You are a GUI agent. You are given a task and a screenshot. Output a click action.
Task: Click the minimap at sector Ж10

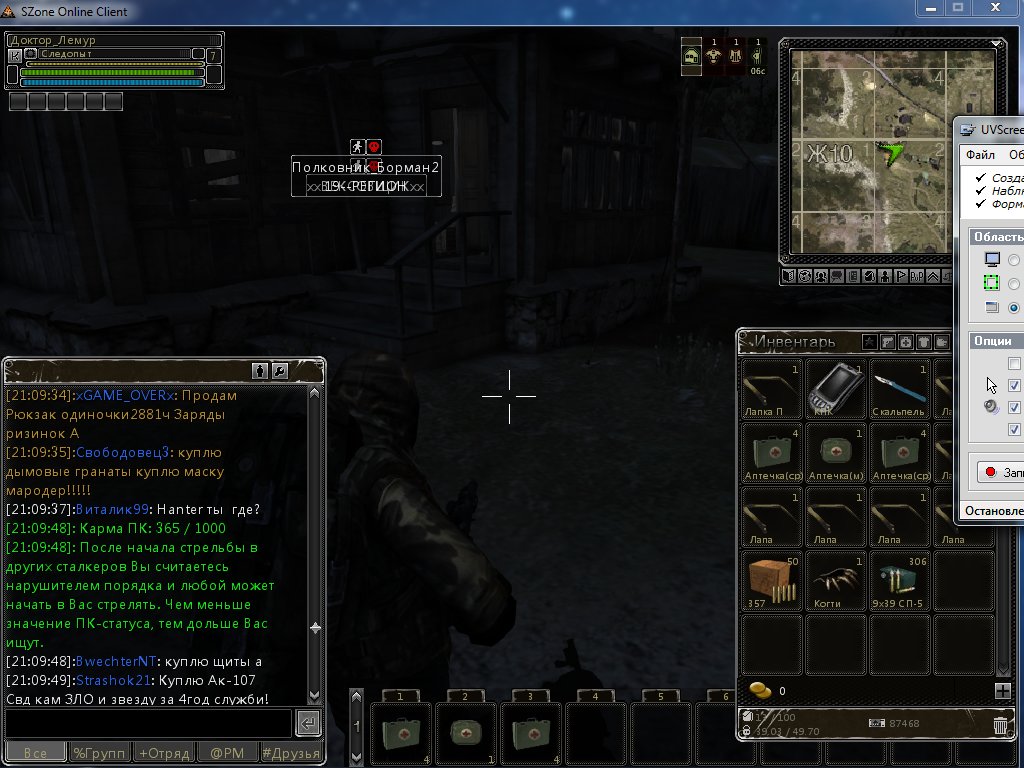pyautogui.click(x=830, y=153)
